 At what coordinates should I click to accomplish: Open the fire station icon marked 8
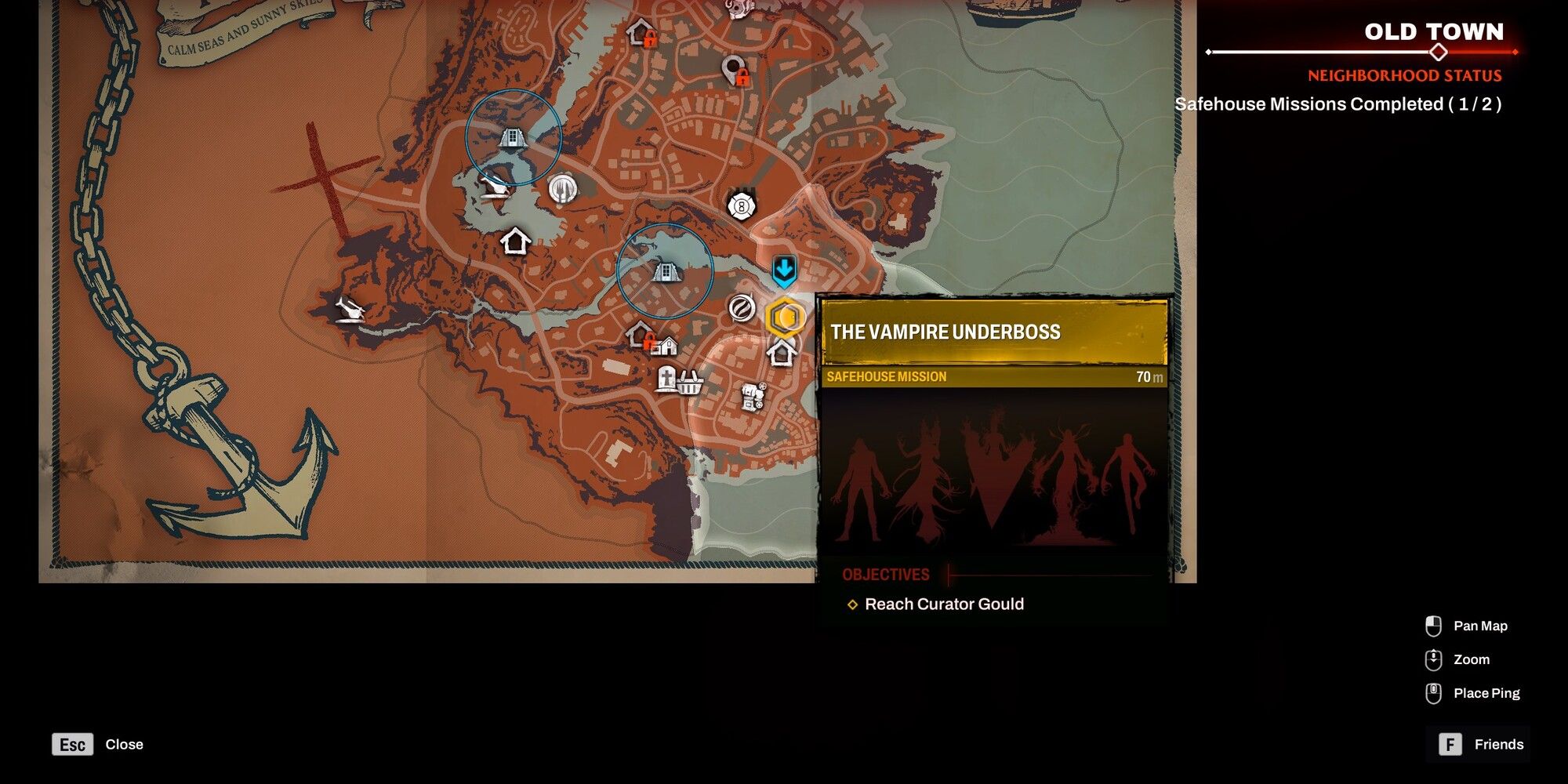[x=742, y=207]
